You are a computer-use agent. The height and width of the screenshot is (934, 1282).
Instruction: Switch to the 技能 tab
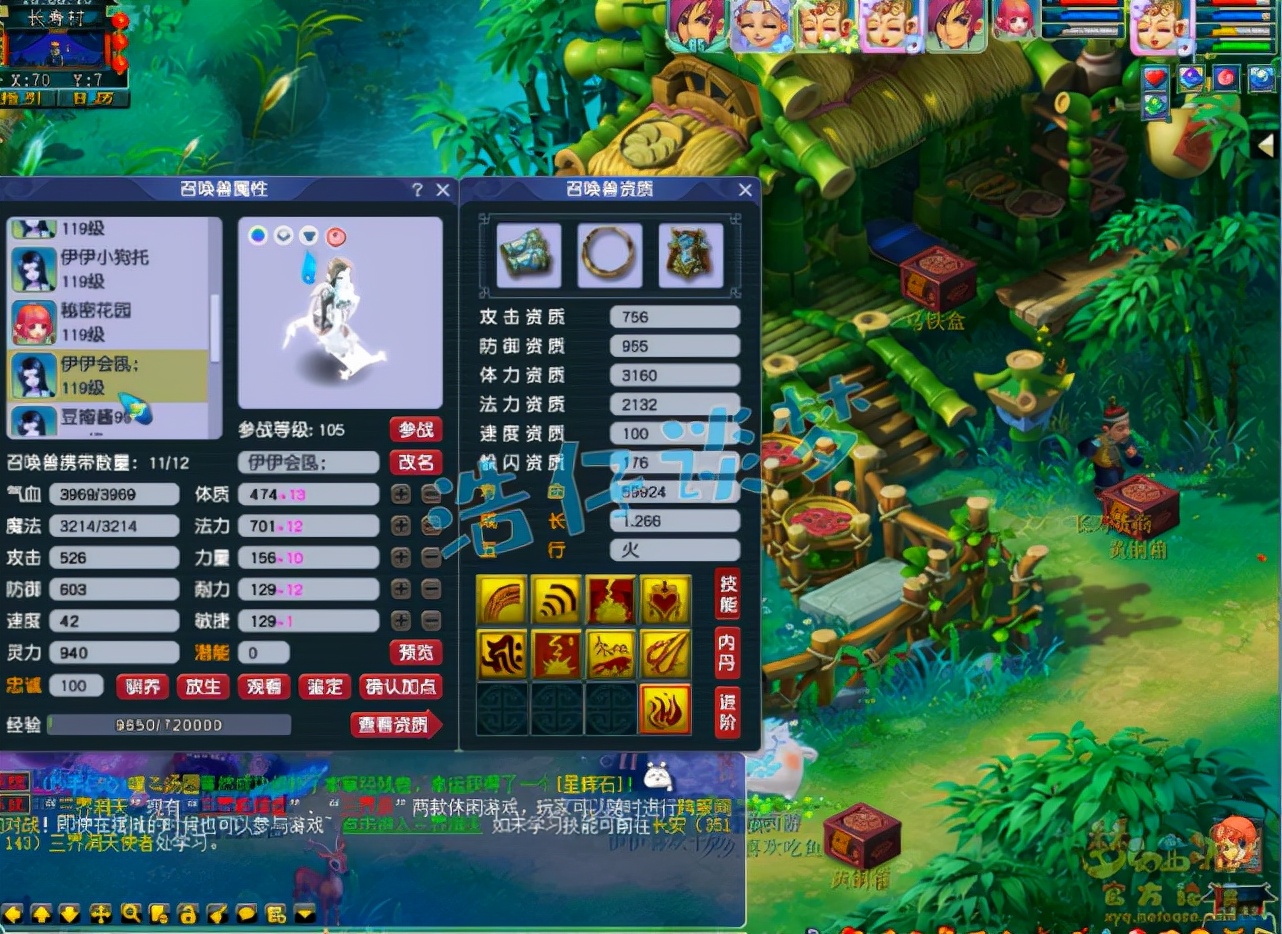pos(728,594)
